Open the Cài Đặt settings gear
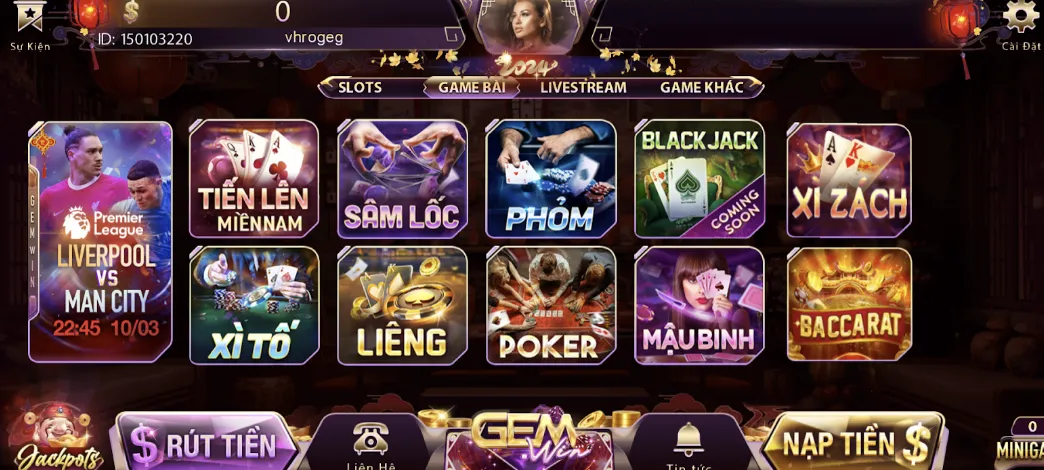Screen dimensions: 1044x470 tap(1020, 20)
